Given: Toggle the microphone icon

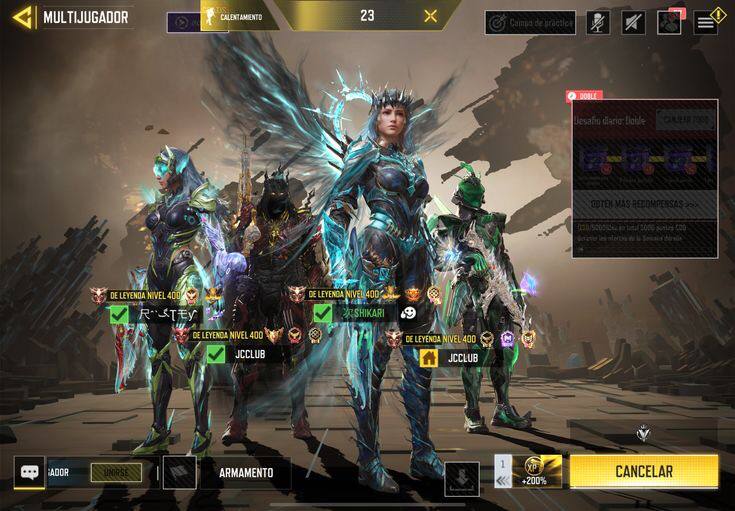Looking at the screenshot, I should click(598, 22).
